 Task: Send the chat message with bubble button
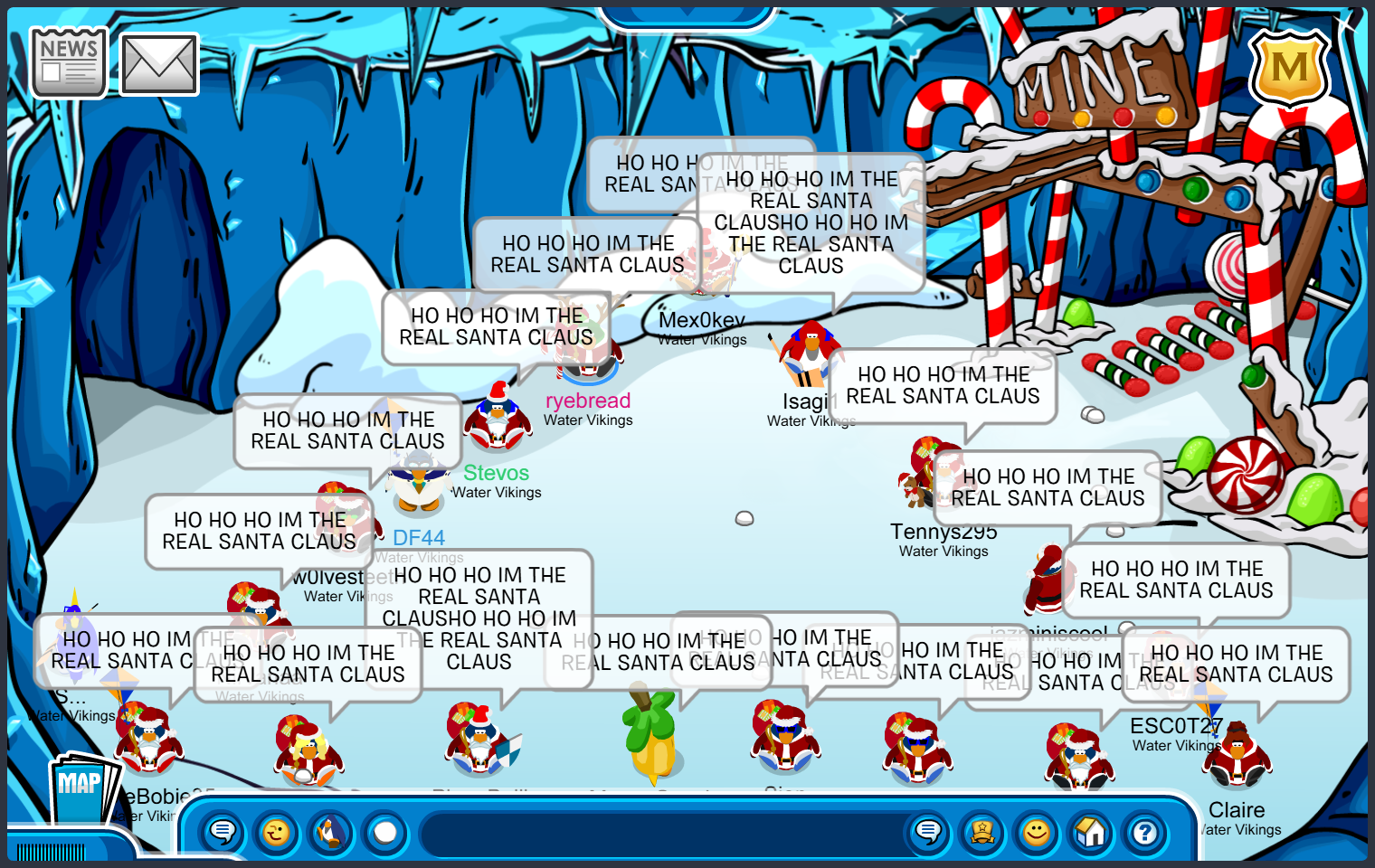[928, 832]
